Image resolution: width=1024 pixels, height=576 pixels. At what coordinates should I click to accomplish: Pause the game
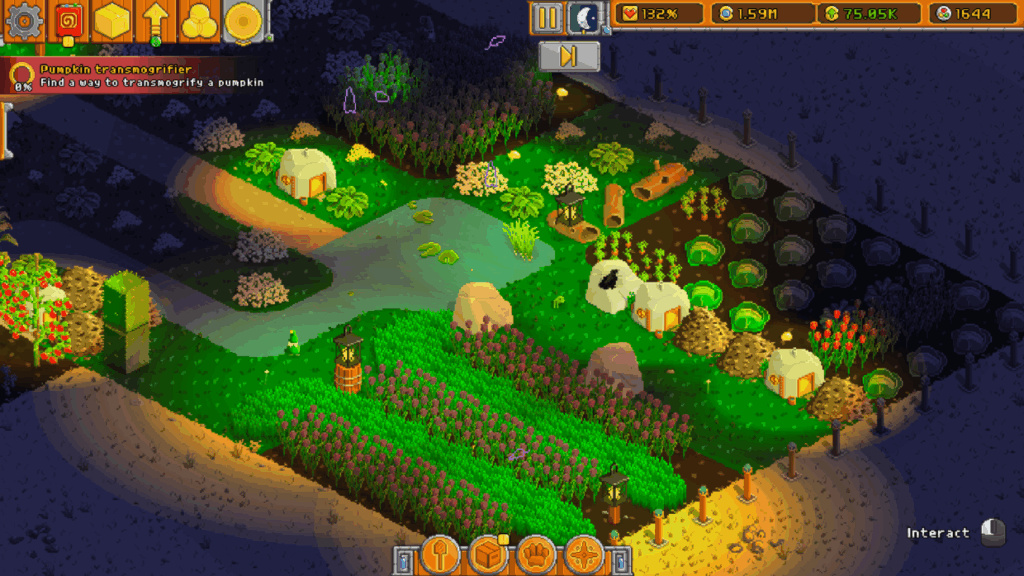coord(546,17)
